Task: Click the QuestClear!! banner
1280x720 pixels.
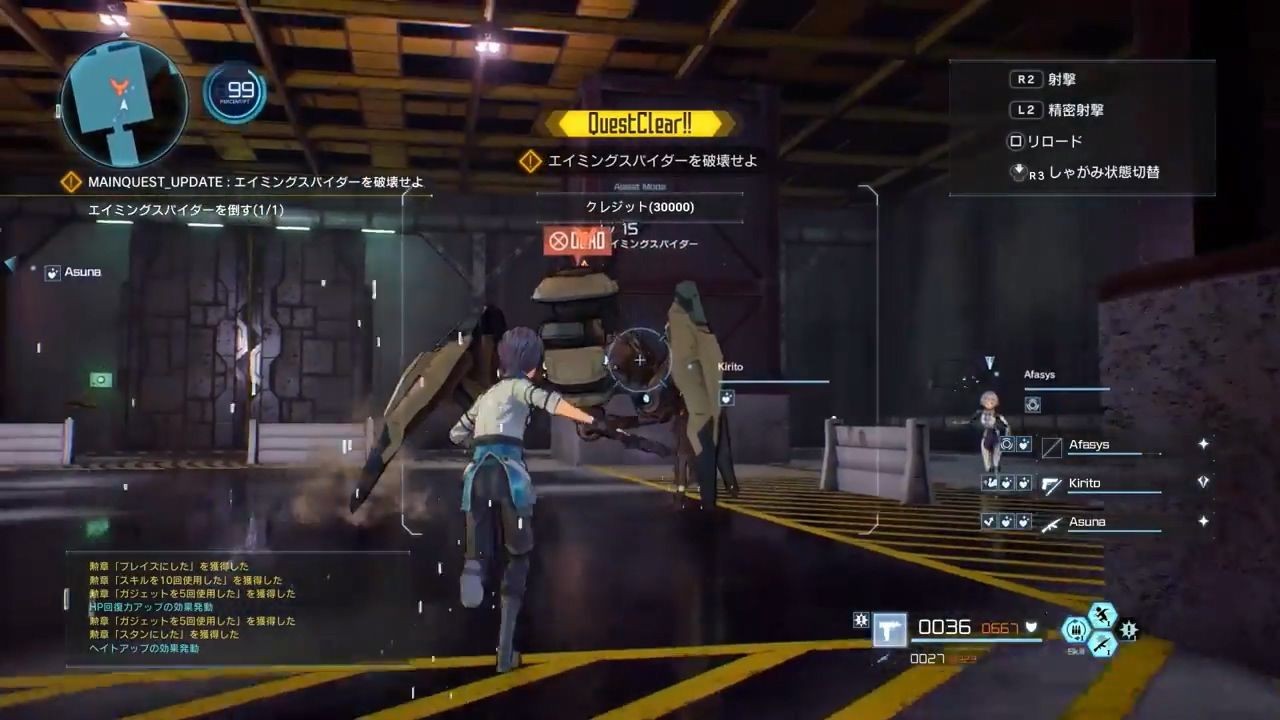Action: tap(640, 124)
